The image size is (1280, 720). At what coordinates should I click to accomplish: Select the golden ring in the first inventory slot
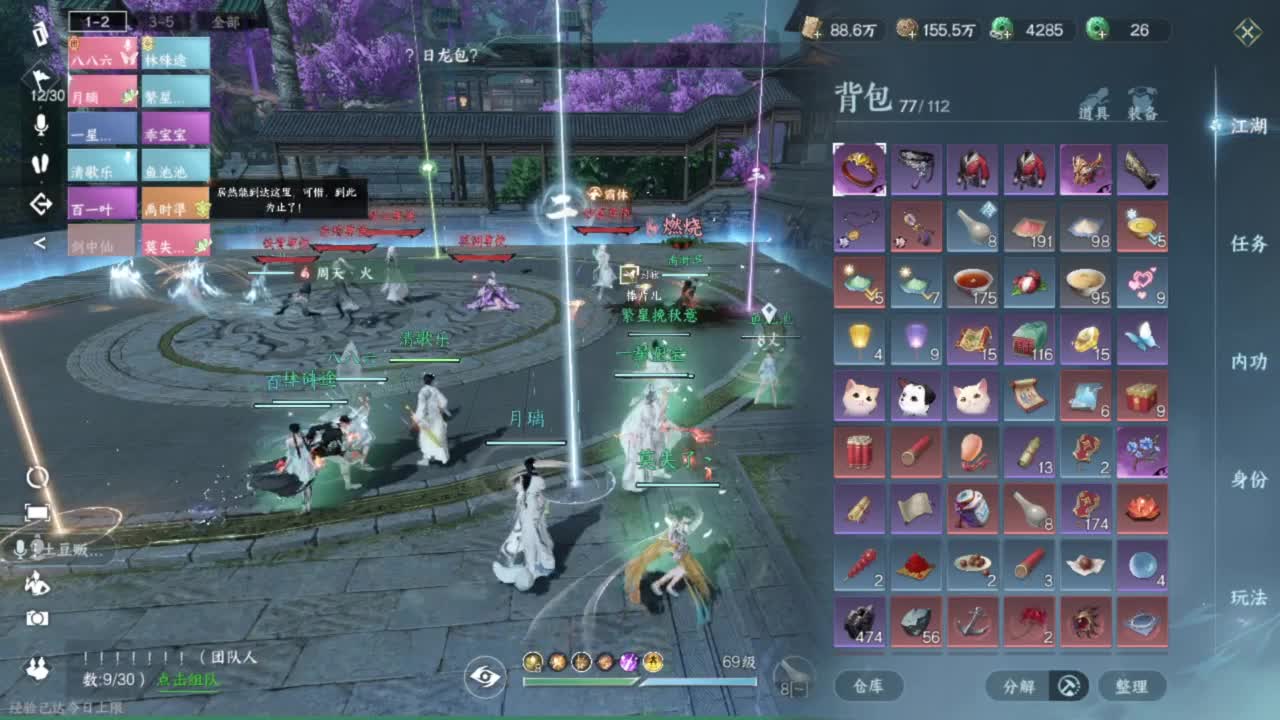click(x=857, y=170)
